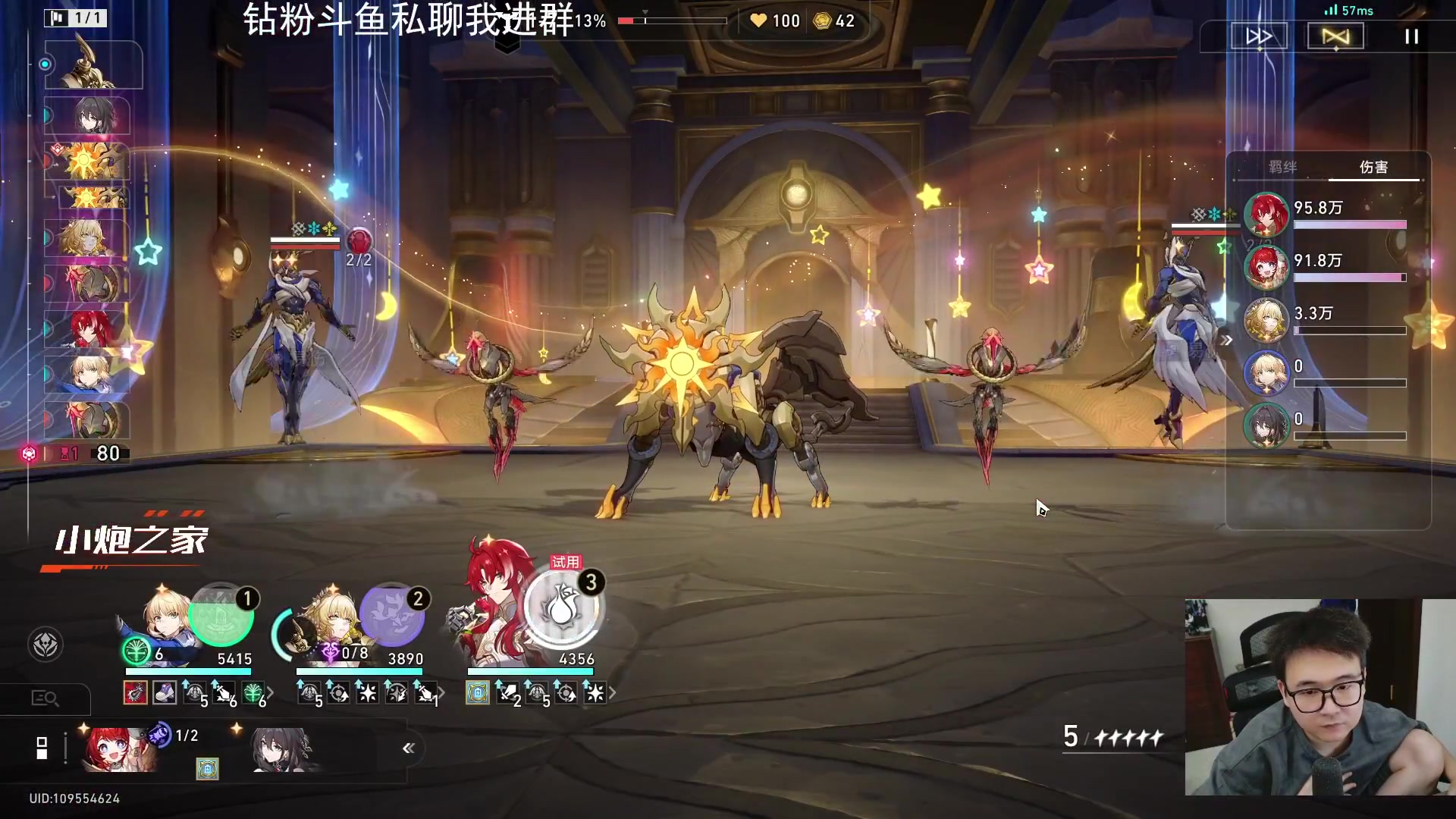Switch to the 羁绊 tab
Screen dimensions: 1456x819
click(1282, 167)
